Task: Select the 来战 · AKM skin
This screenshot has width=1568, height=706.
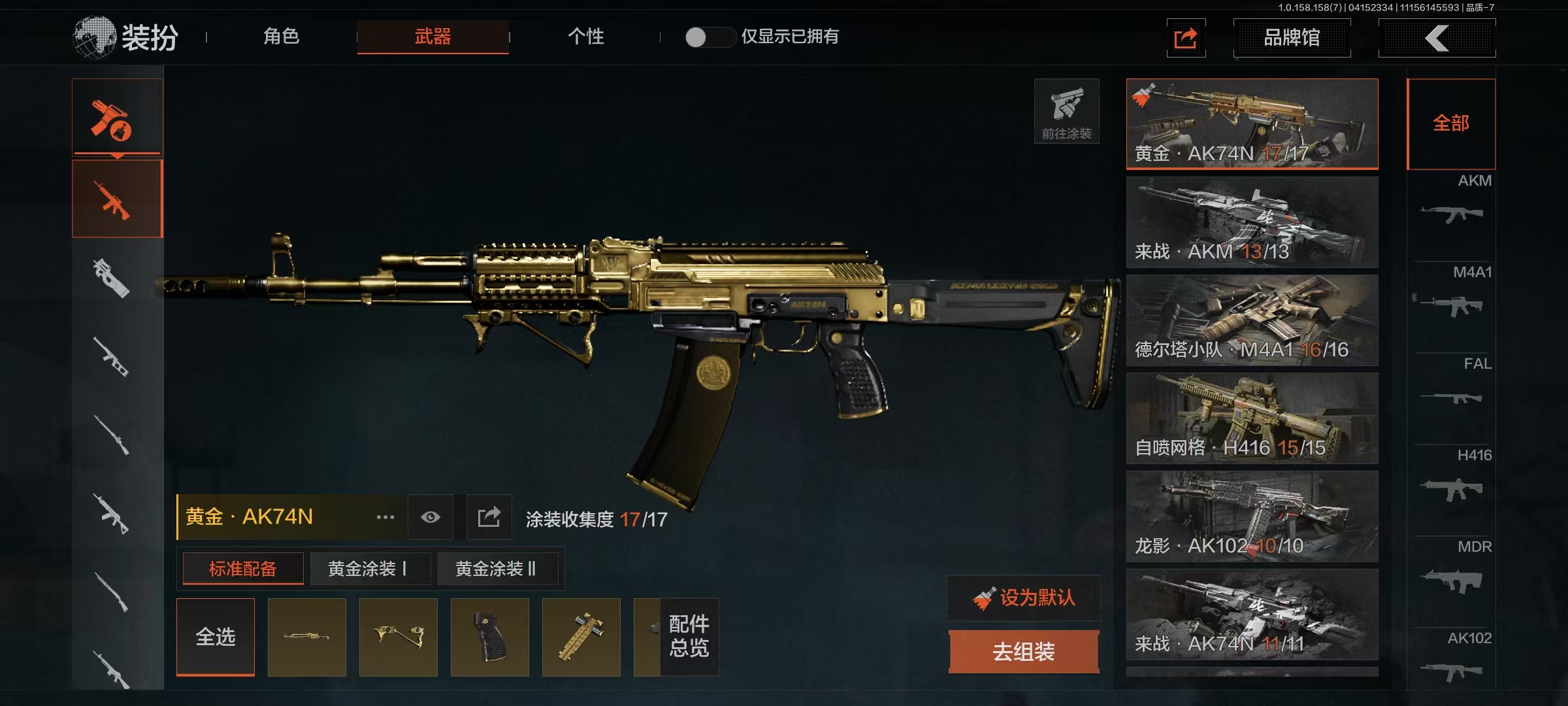Action: [x=1252, y=222]
